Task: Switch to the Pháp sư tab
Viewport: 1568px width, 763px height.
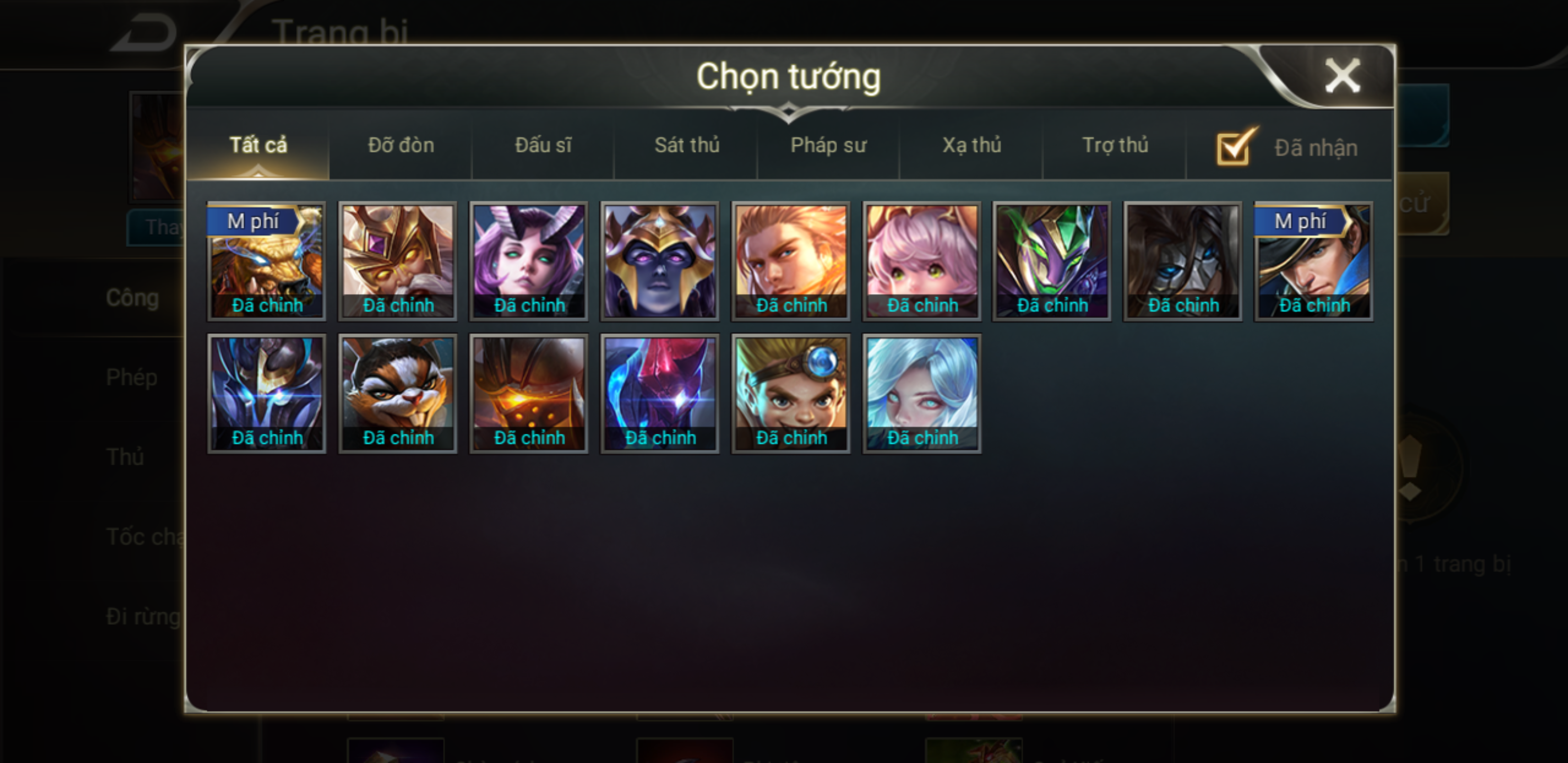Action: (828, 145)
